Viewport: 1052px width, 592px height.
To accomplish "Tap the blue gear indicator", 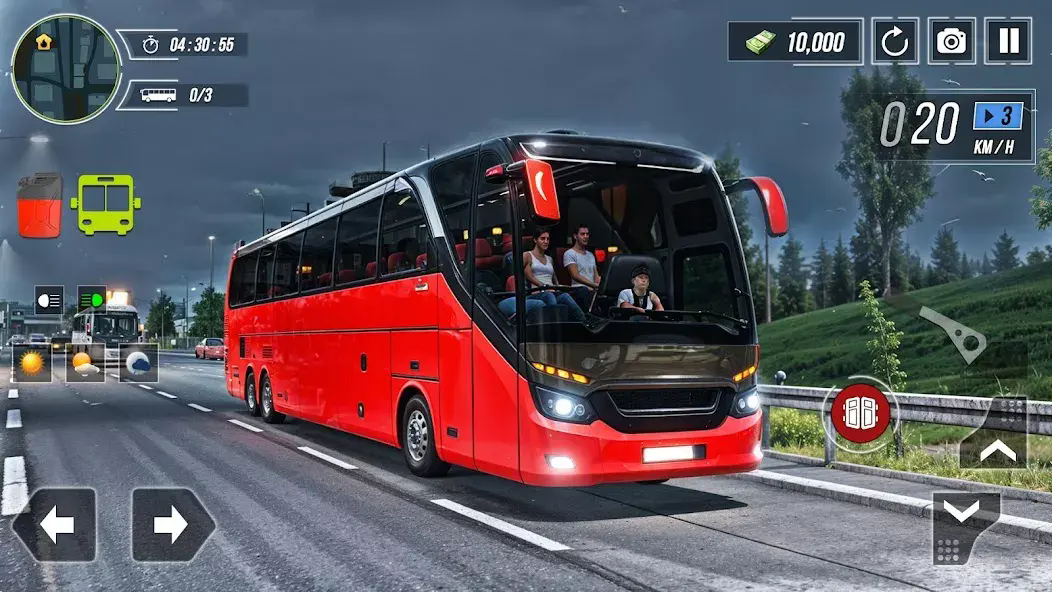I will 998,116.
